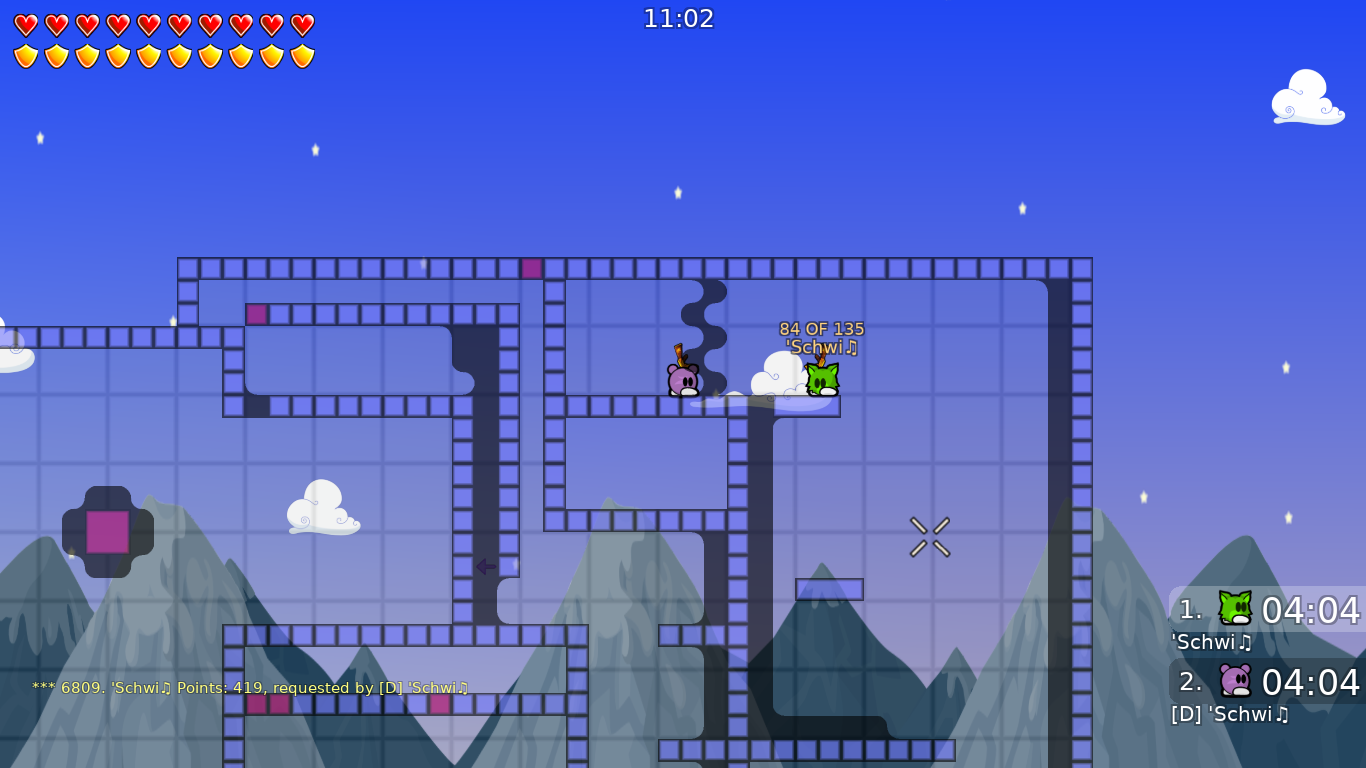Click the 84 OF 135 progress label

[x=822, y=328]
